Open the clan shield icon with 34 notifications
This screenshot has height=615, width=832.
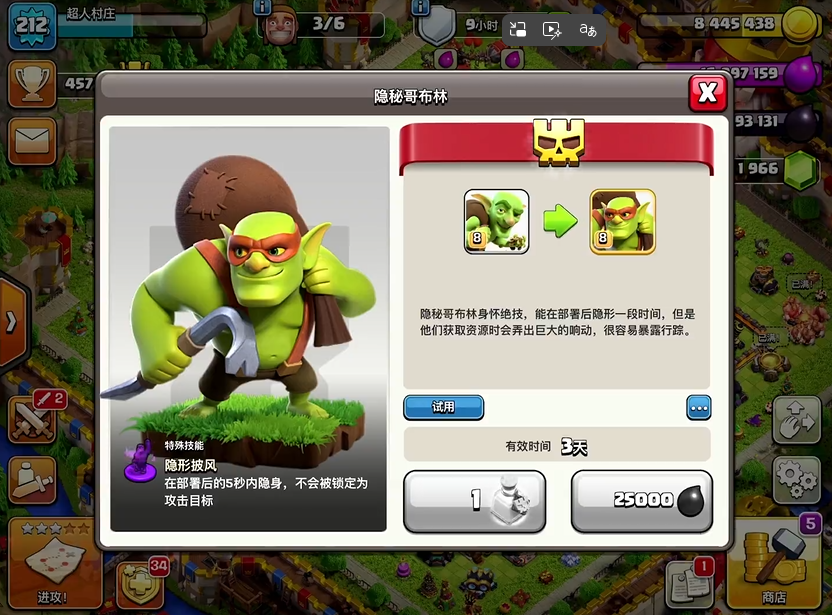point(140,582)
